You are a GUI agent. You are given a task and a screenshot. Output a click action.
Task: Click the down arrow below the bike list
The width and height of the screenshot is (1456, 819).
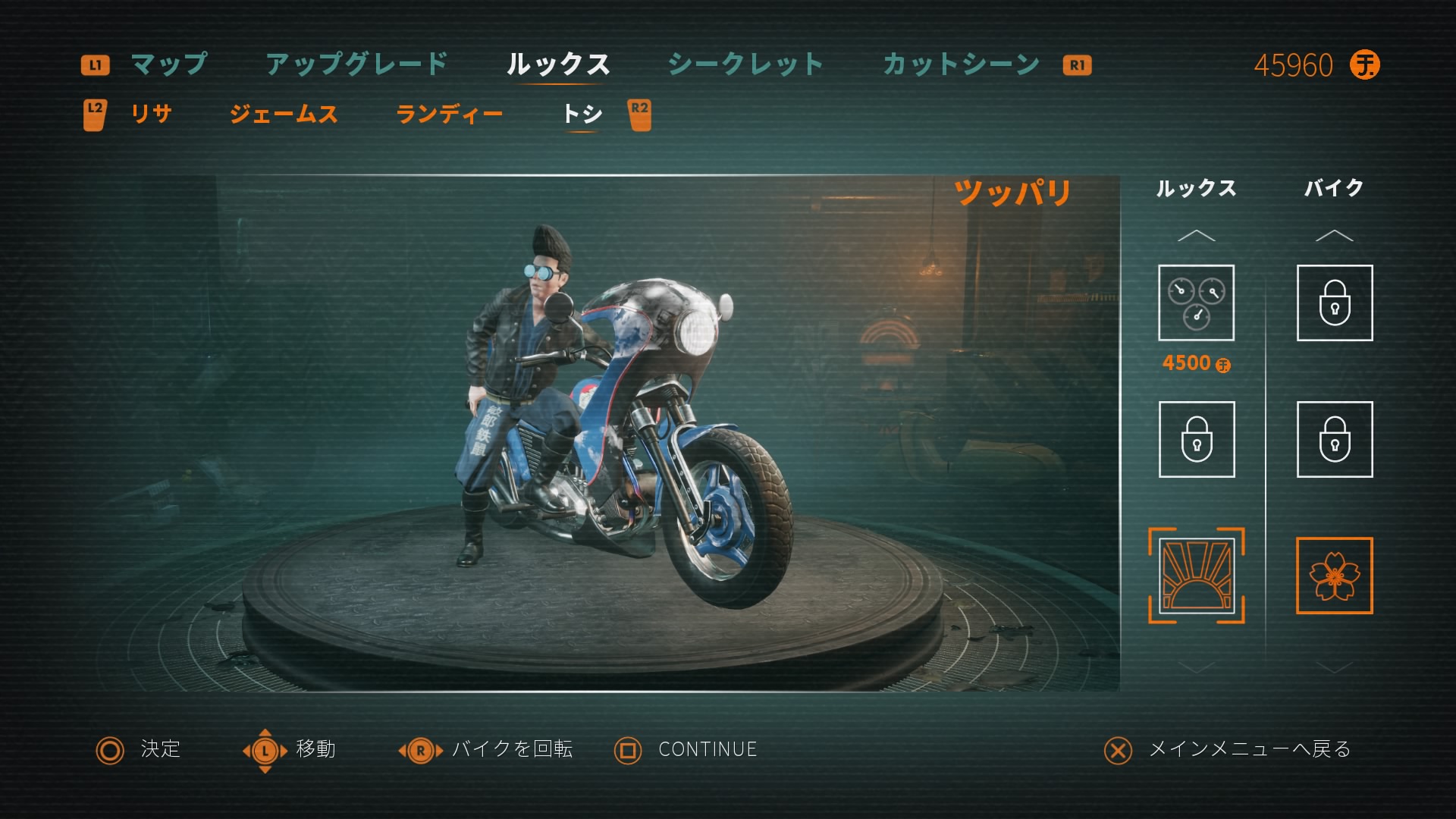[x=1334, y=667]
